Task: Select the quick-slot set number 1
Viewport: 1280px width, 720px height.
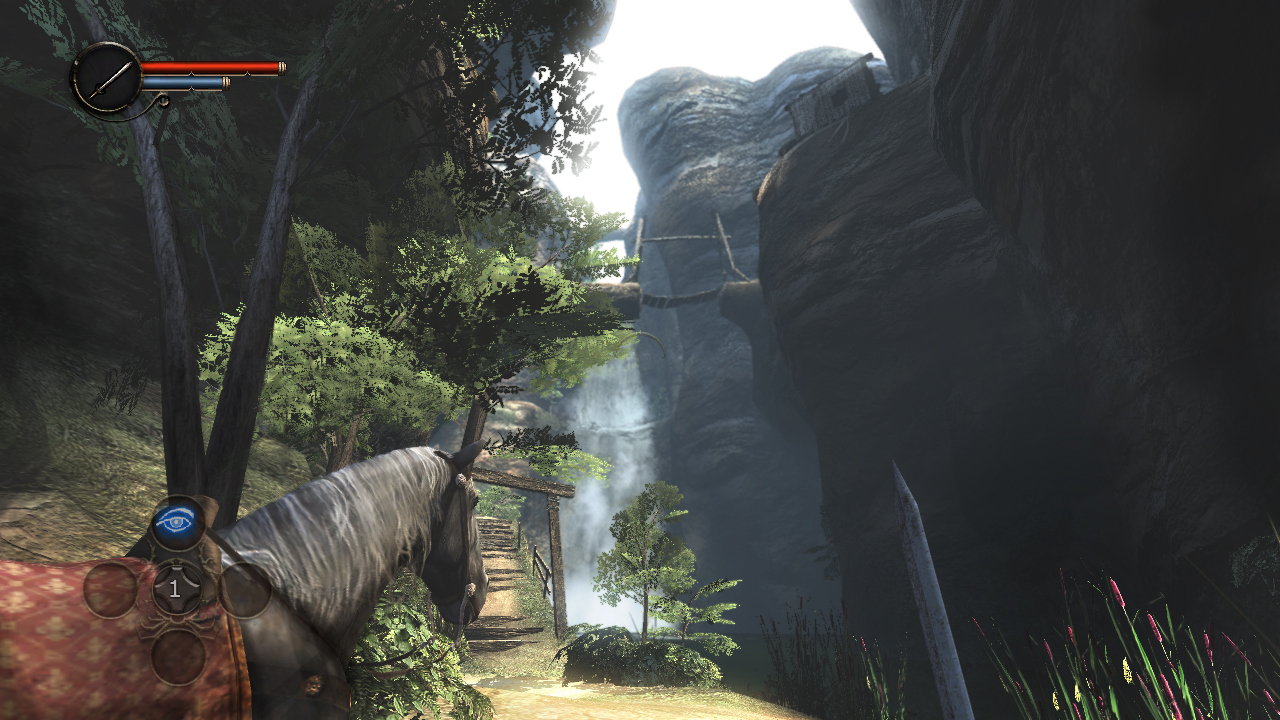Action: (176, 589)
